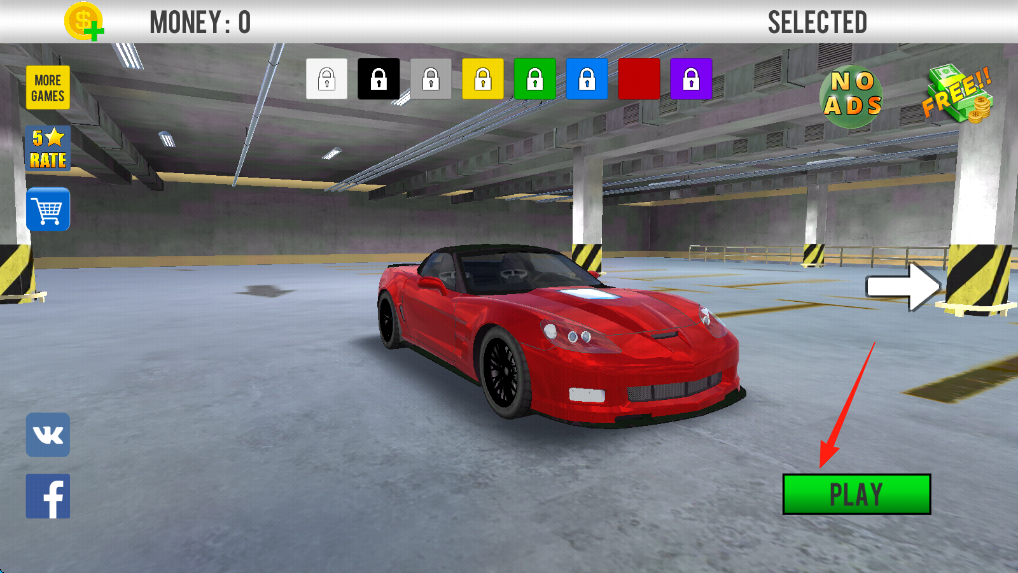The height and width of the screenshot is (573, 1018).
Task: Show the next car with the white arrow
Action: coord(902,287)
